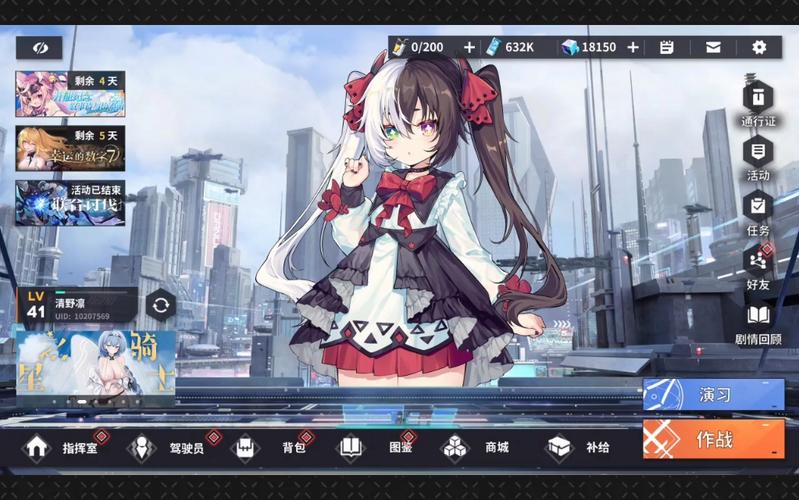Viewport: 799px width, 500px height.
Task: Visit the 商城 shop
Action: (478, 447)
